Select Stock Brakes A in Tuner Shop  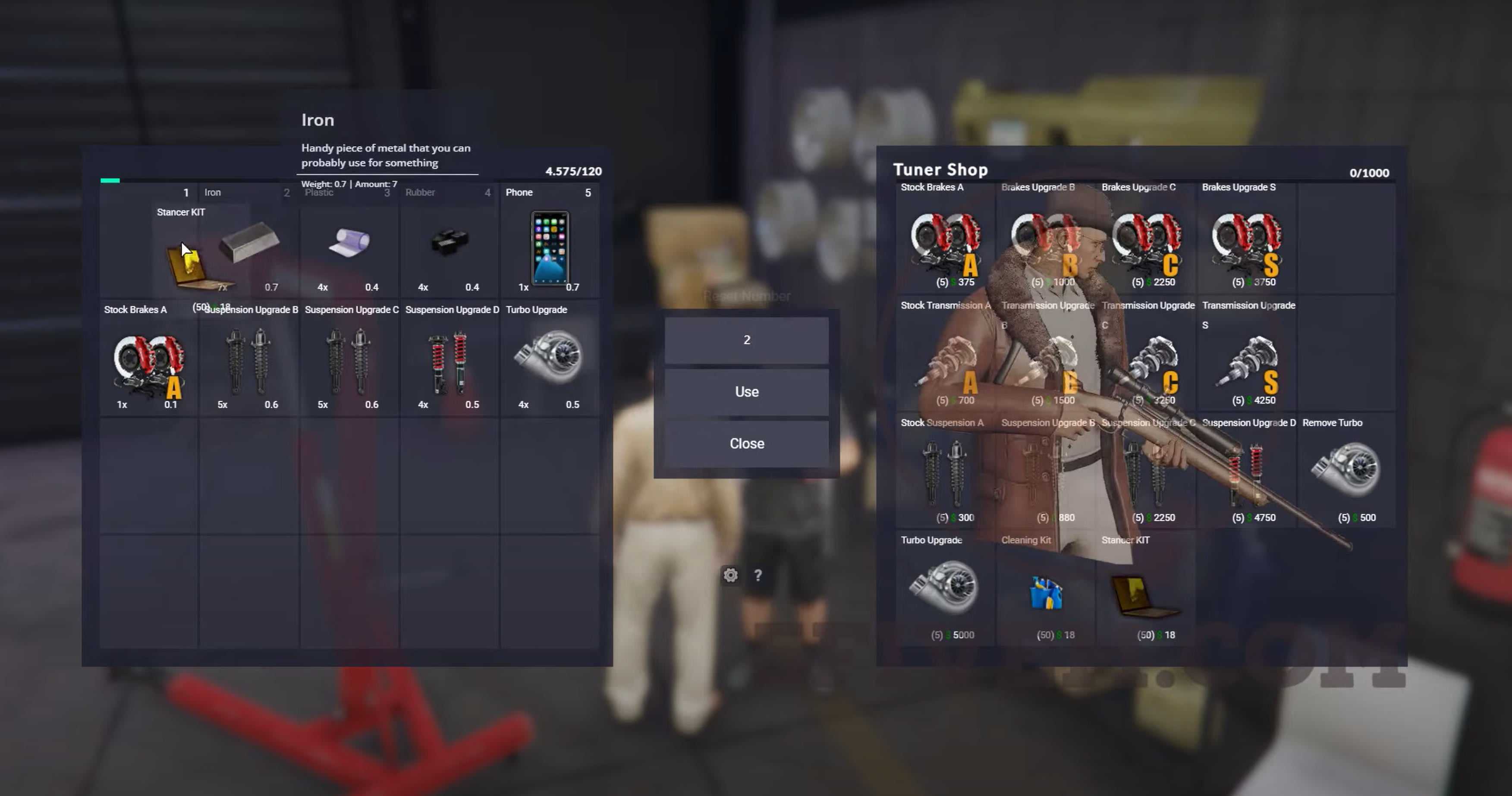(x=945, y=241)
